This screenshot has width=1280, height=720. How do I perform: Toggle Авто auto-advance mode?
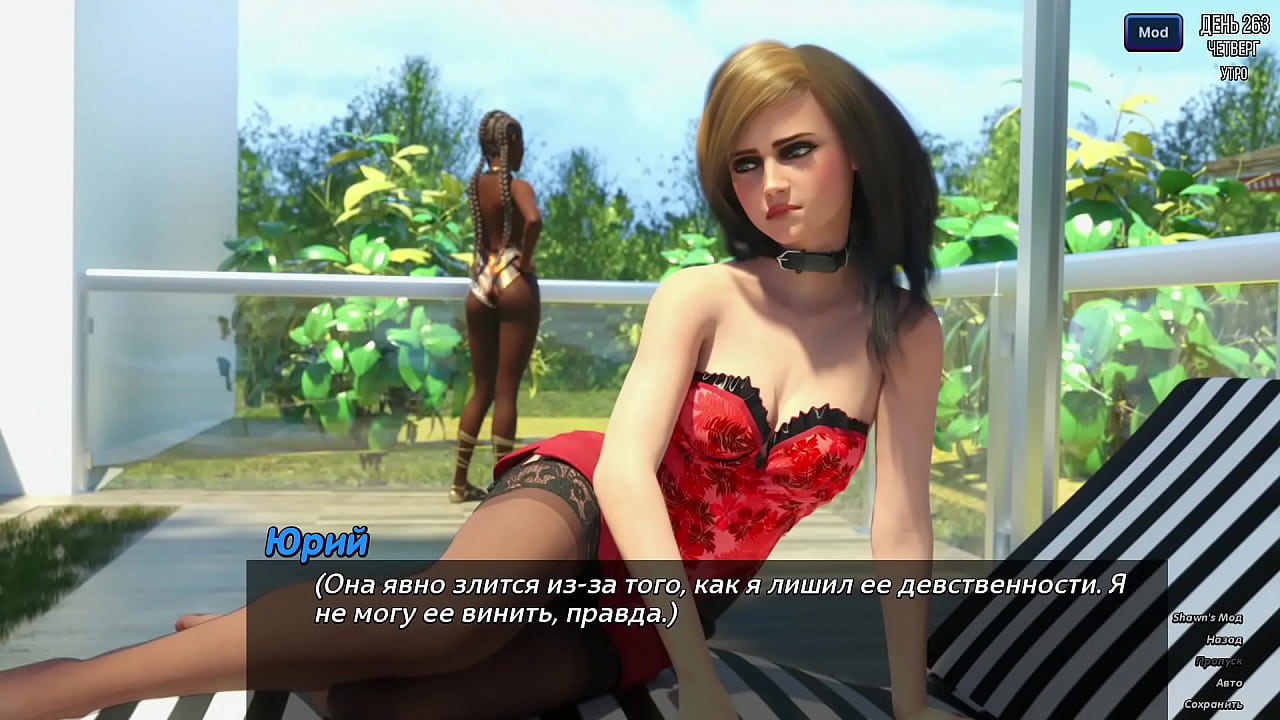1228,683
